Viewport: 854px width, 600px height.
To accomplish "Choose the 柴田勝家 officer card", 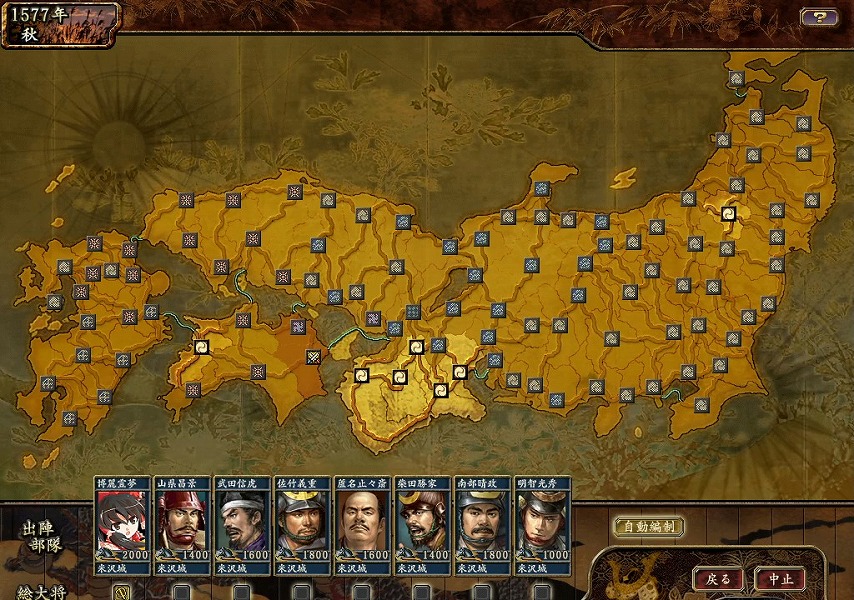I will [422, 524].
